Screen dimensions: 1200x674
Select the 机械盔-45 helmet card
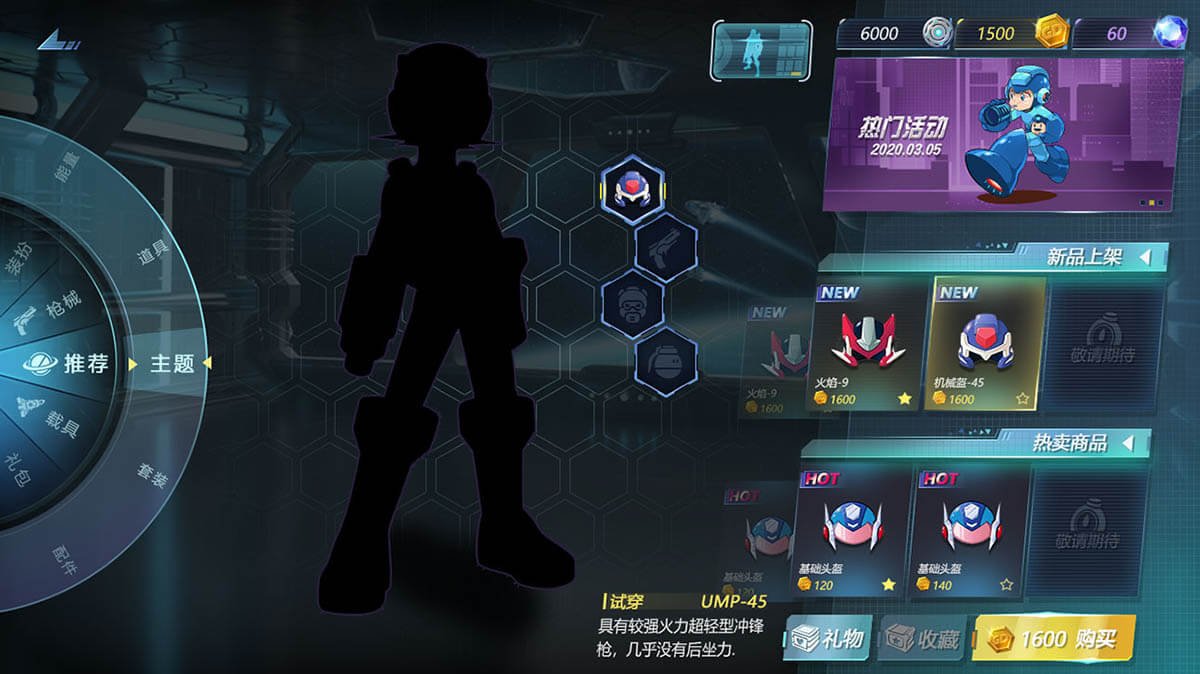(x=985, y=345)
